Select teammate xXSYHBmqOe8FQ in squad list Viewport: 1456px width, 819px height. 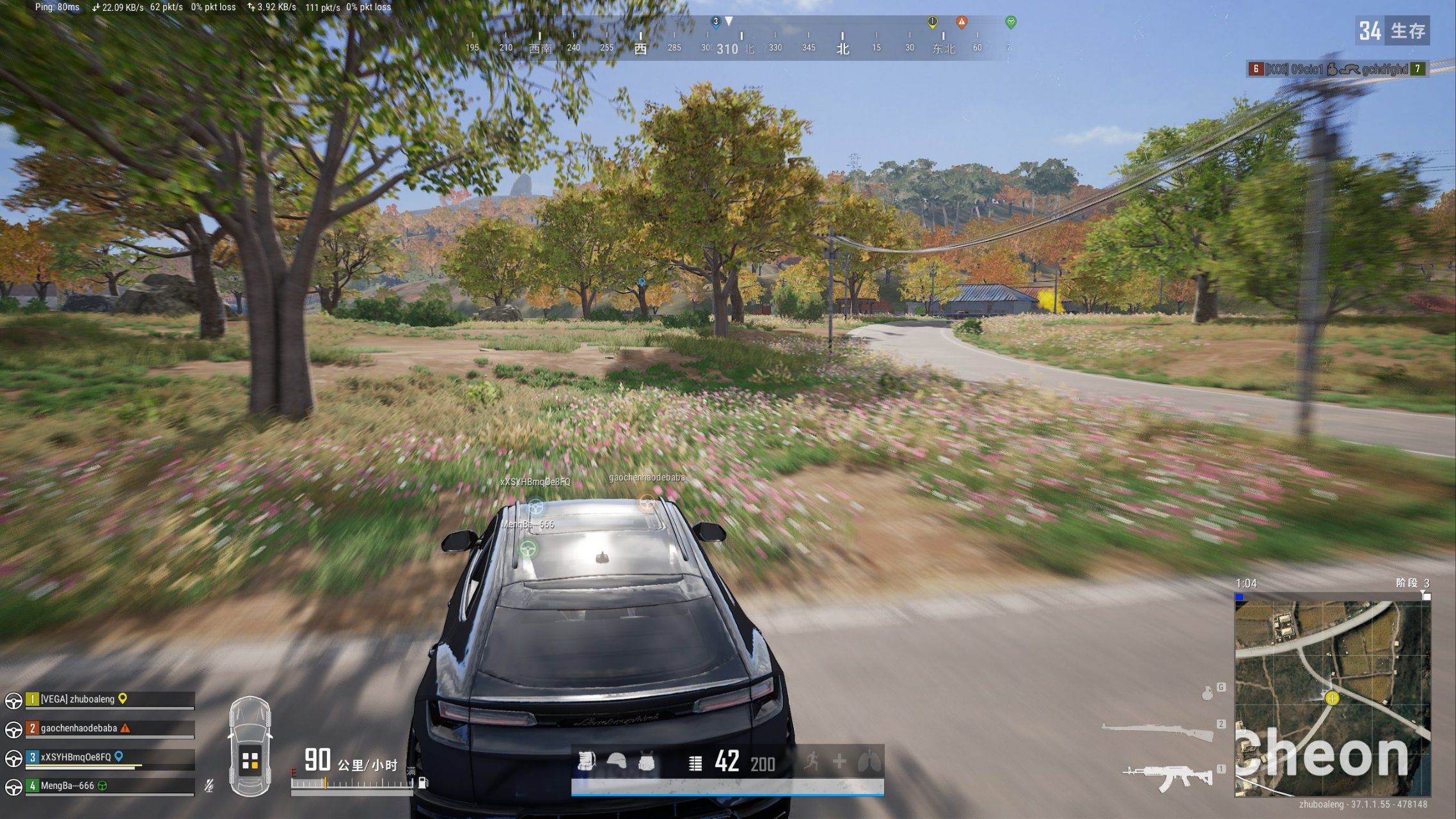[x=109, y=757]
